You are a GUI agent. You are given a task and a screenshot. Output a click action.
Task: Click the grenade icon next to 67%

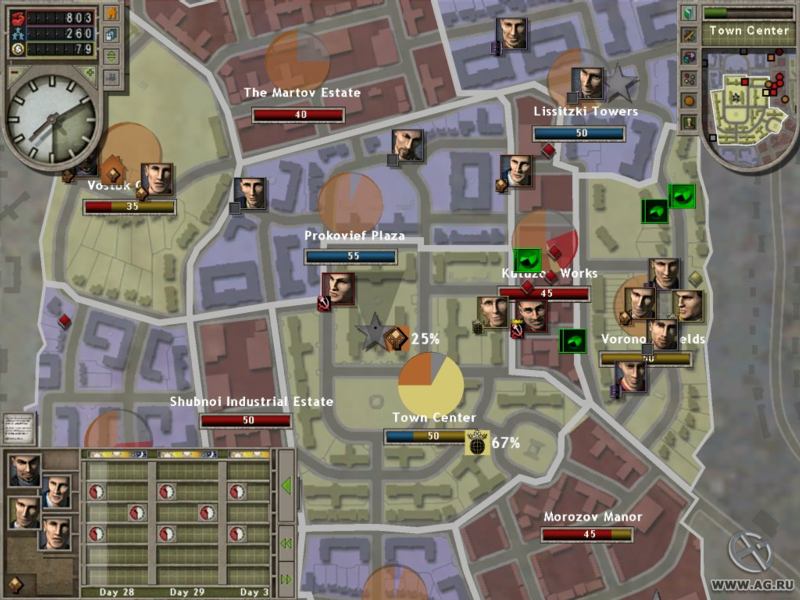[x=477, y=442]
